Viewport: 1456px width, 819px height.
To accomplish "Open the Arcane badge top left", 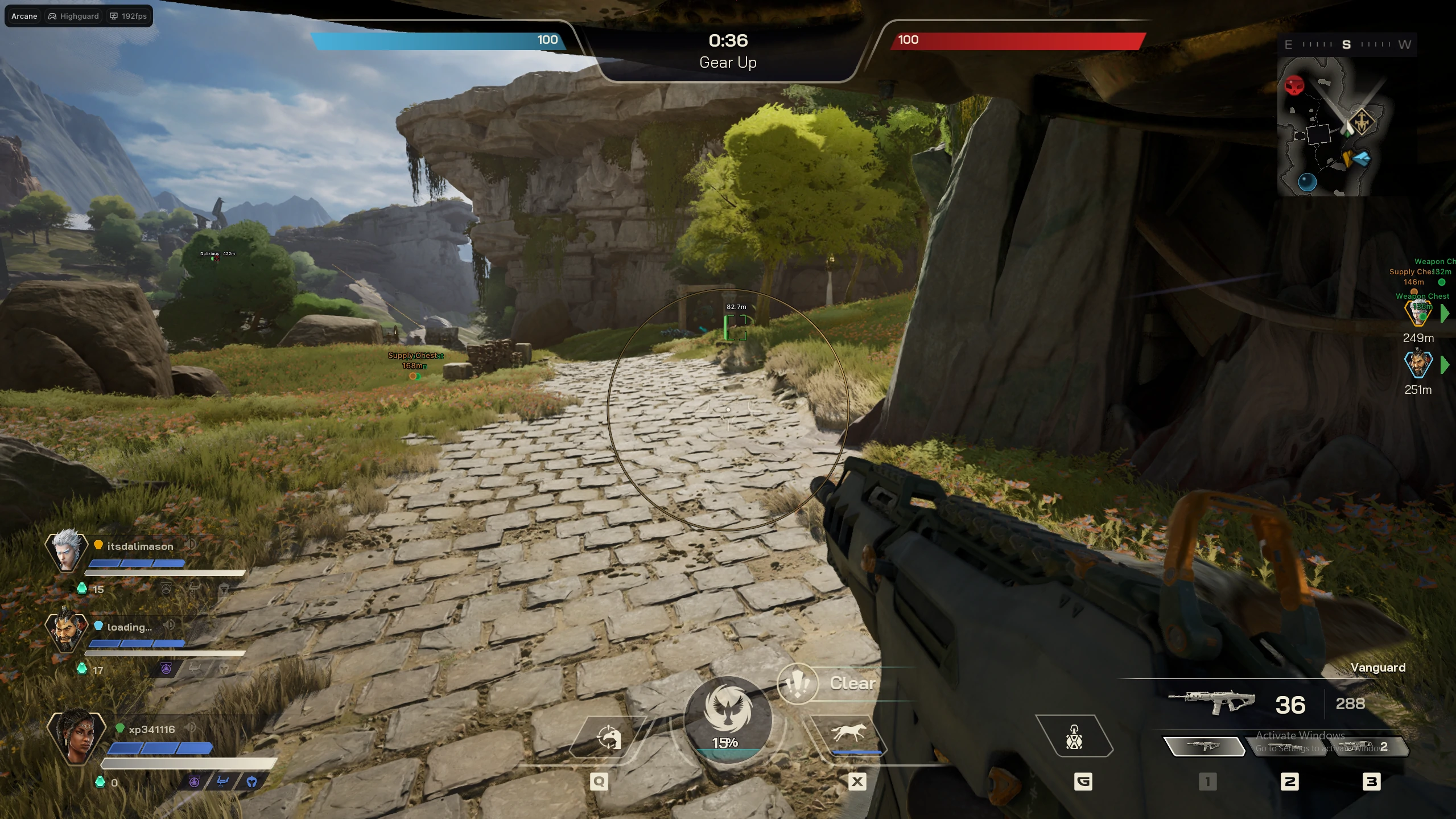I will coord(24,16).
